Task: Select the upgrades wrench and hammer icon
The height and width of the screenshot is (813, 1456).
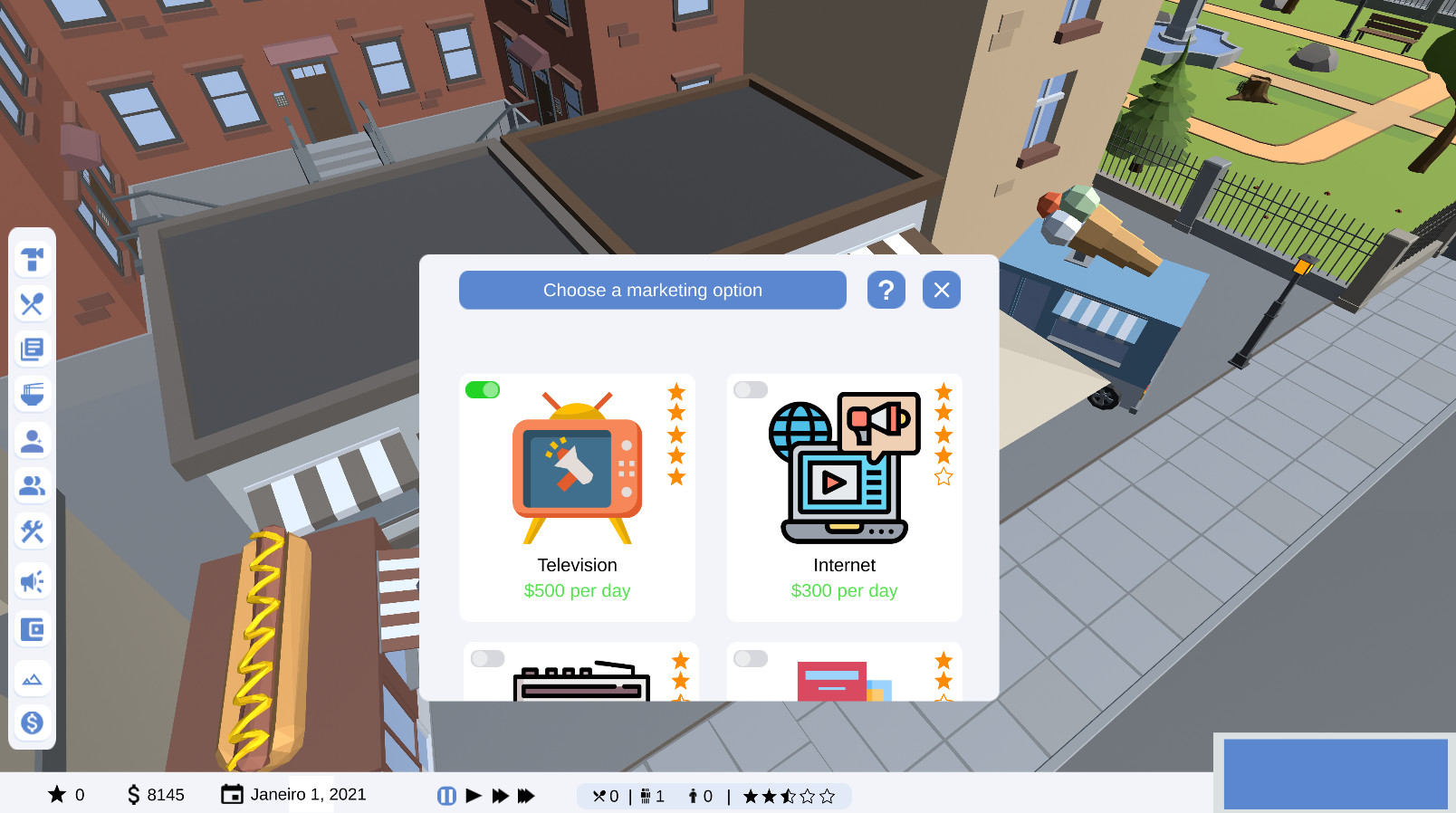Action: (x=33, y=531)
